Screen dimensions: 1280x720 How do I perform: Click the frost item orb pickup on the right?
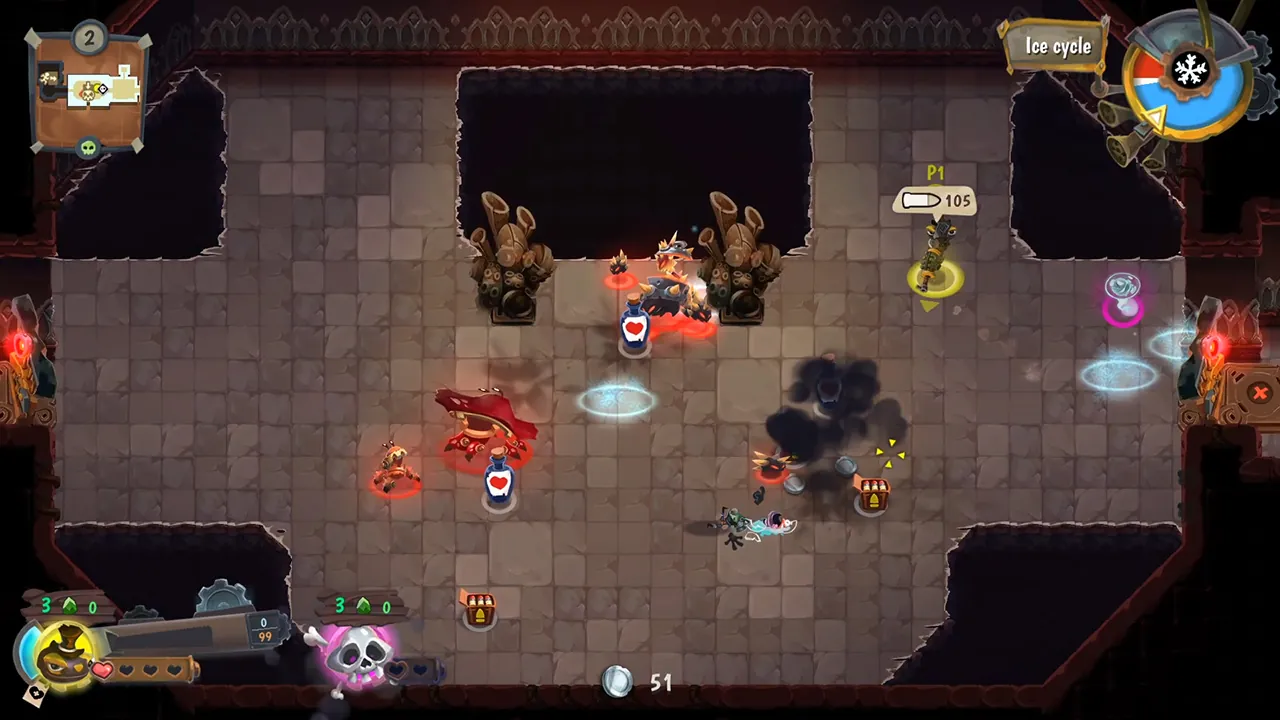click(x=1122, y=291)
